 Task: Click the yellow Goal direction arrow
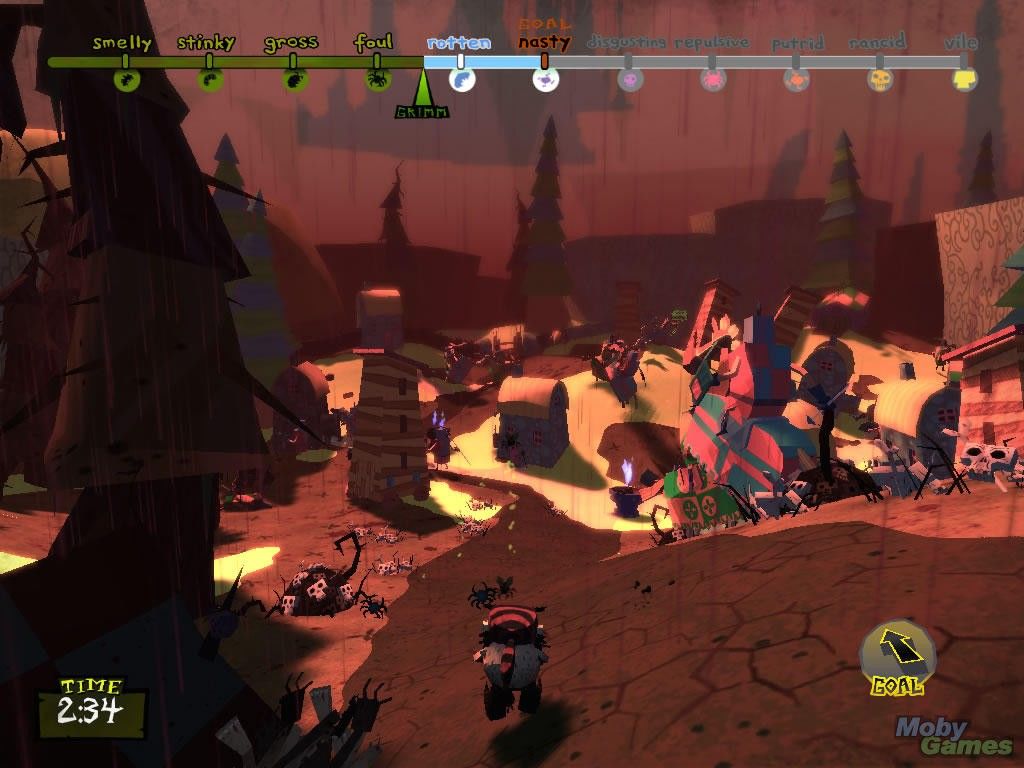click(897, 650)
